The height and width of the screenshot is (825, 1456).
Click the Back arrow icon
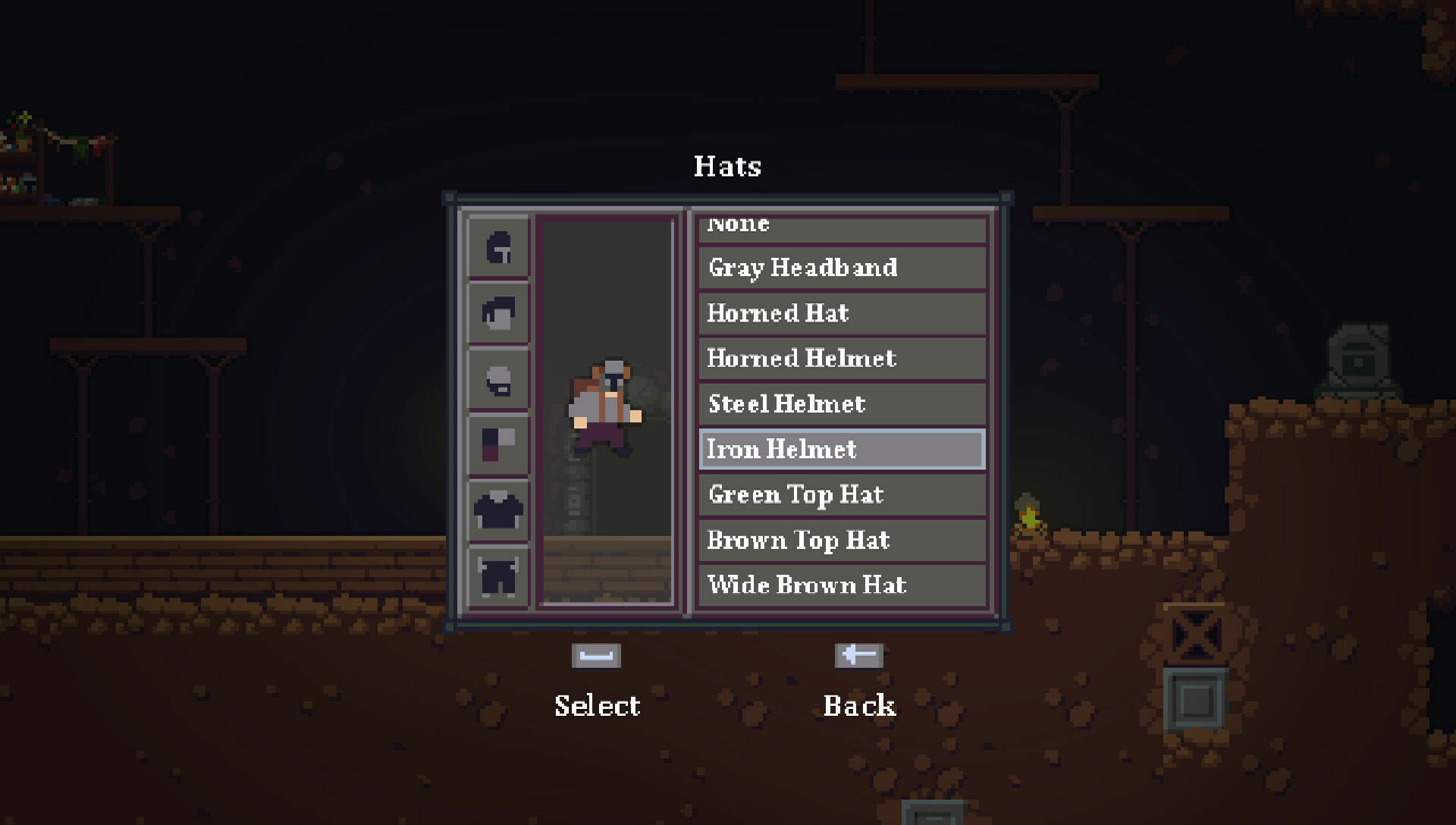click(x=859, y=655)
